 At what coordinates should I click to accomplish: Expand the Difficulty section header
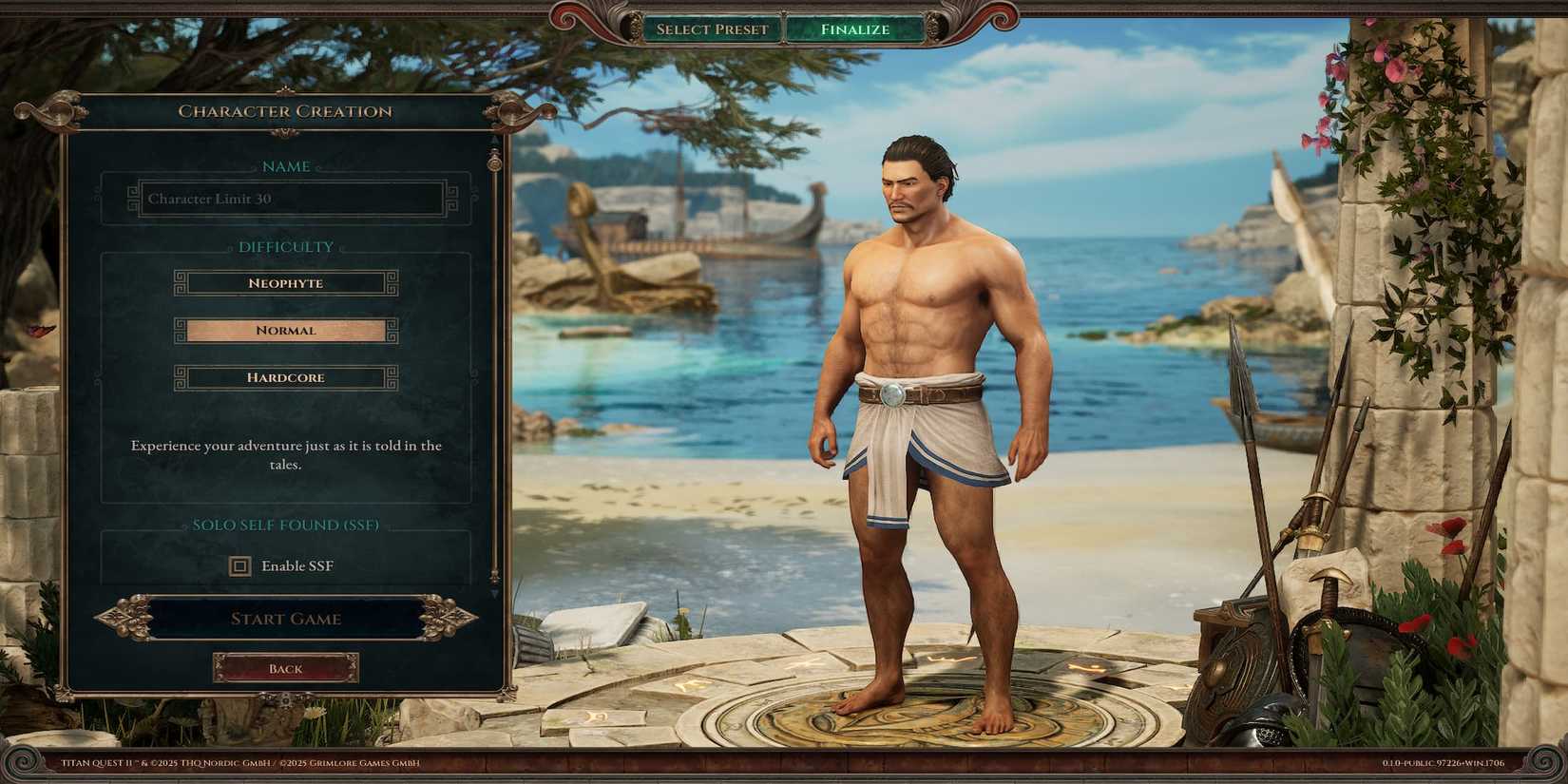click(285, 246)
